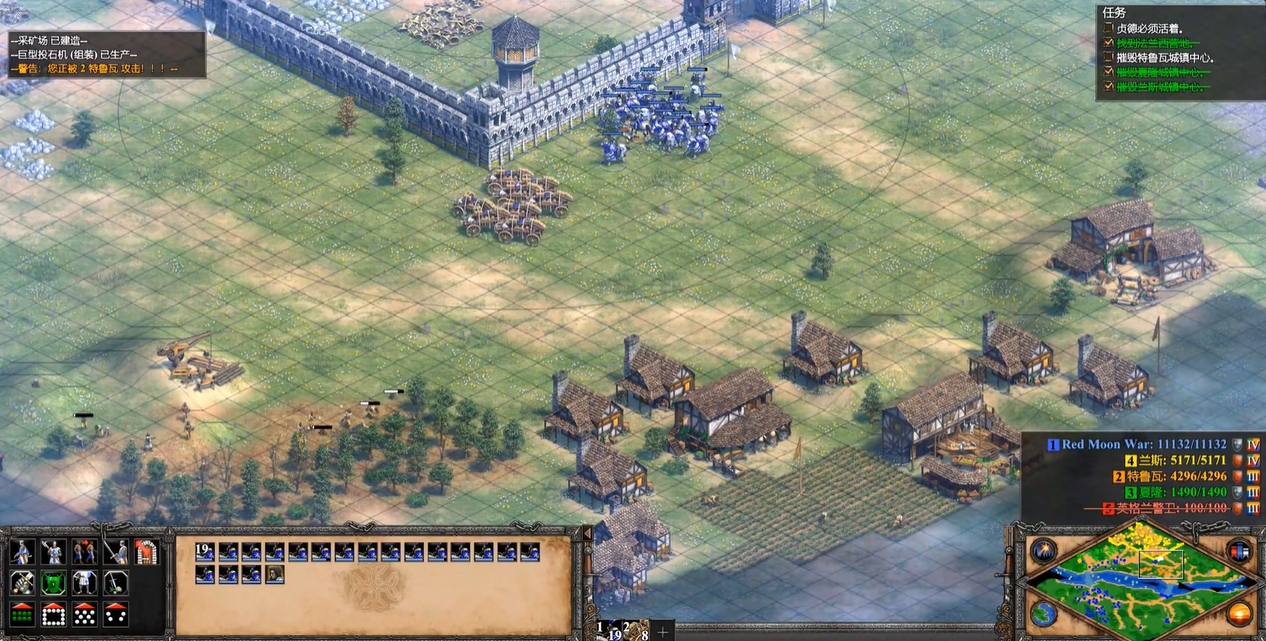Click the sunset button beside the minimap
1266x641 pixels.
[1240, 612]
